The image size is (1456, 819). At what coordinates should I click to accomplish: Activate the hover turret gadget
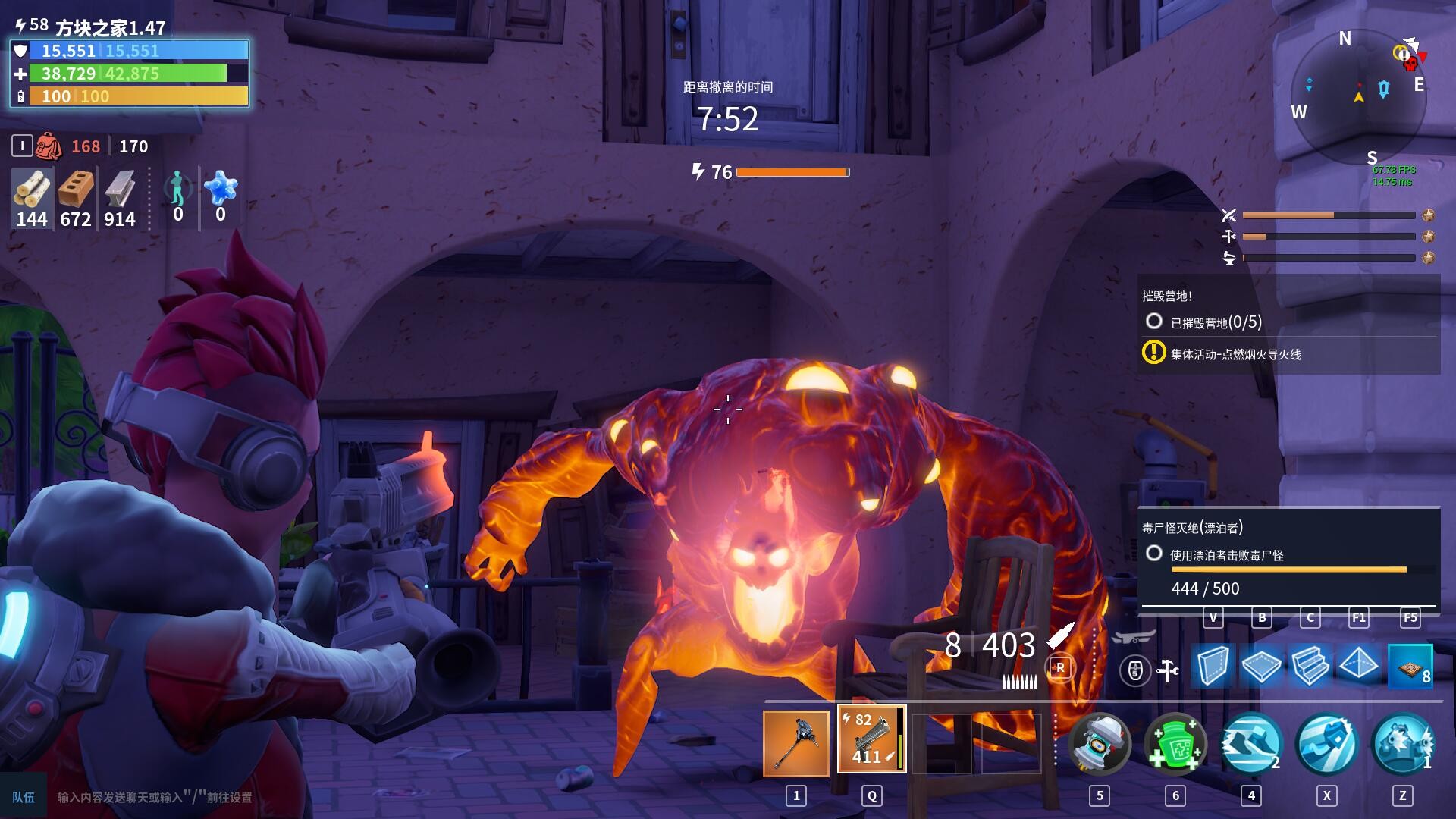coord(1099,743)
